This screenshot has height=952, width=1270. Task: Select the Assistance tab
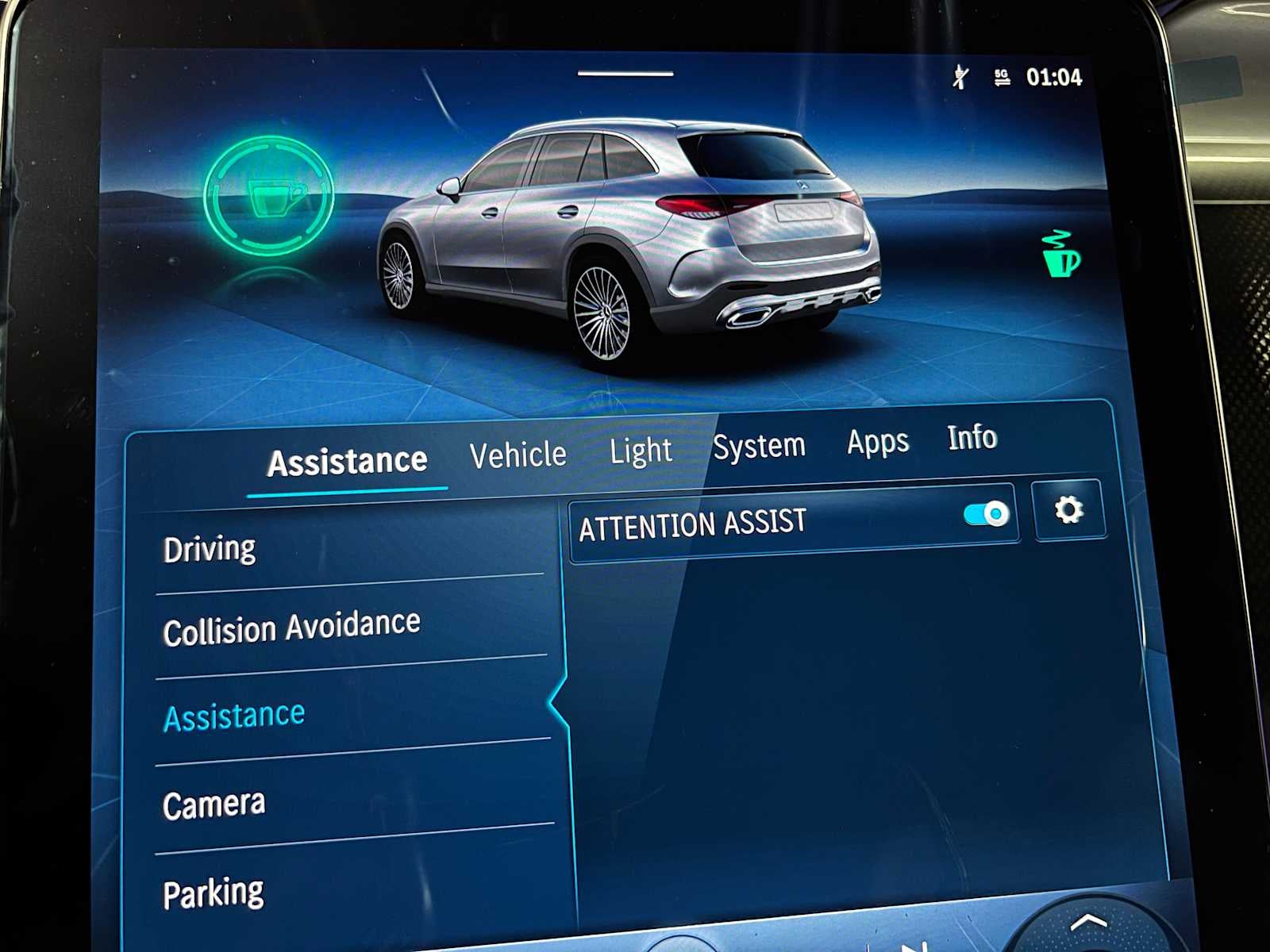pos(347,459)
